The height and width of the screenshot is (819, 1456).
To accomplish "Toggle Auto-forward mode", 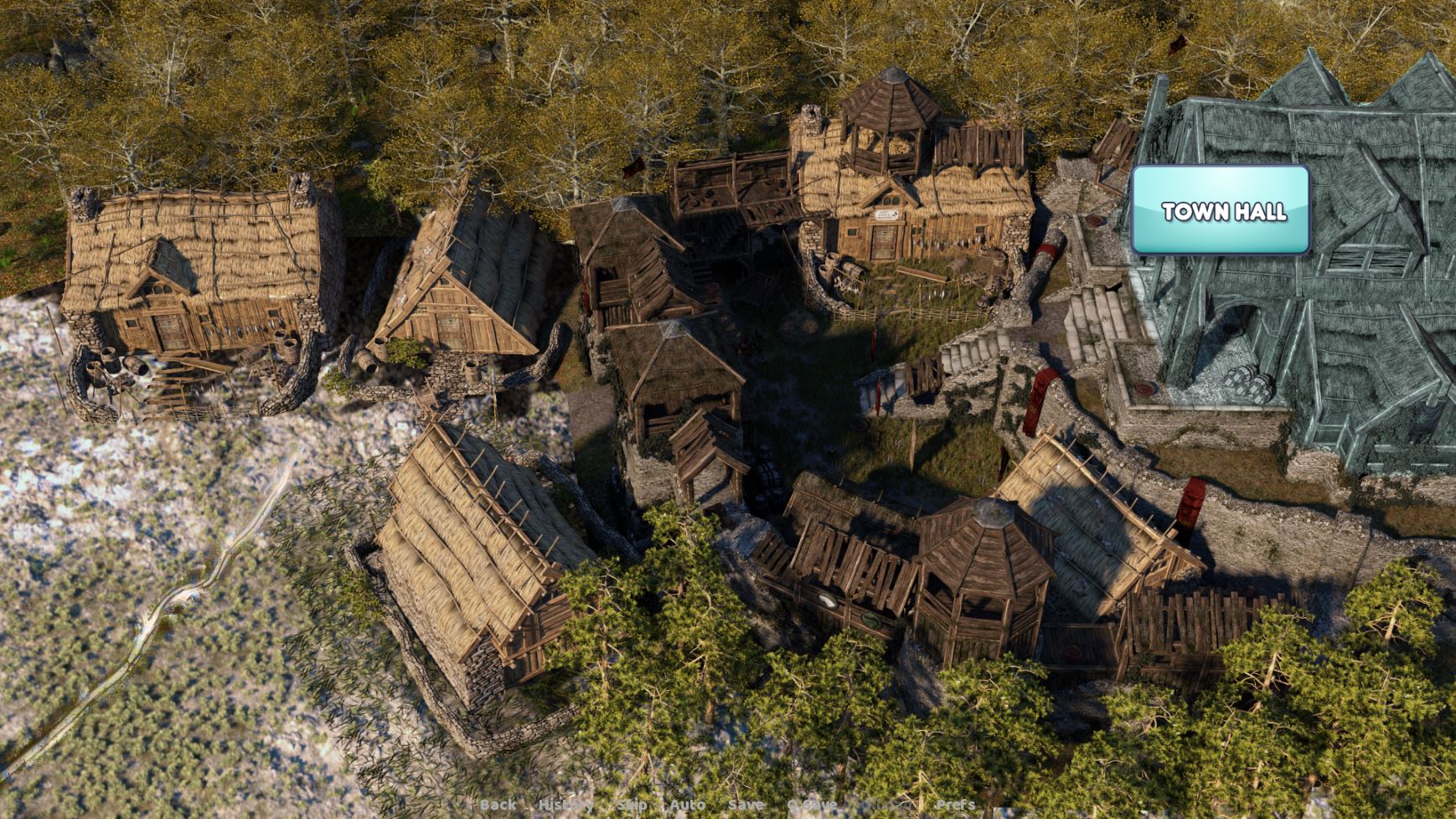I will 687,805.
